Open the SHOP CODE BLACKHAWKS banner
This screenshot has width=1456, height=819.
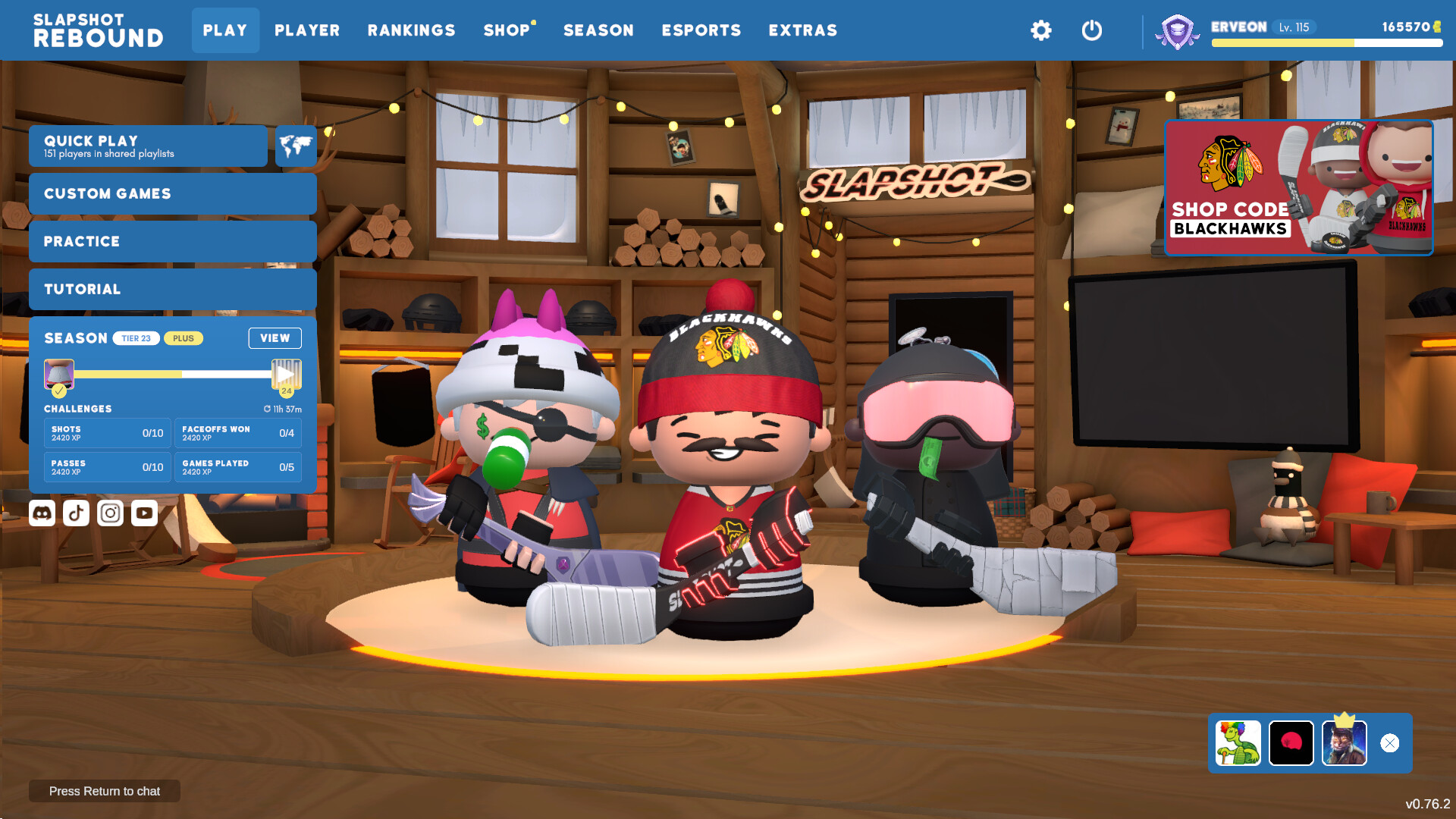[x=1298, y=187]
